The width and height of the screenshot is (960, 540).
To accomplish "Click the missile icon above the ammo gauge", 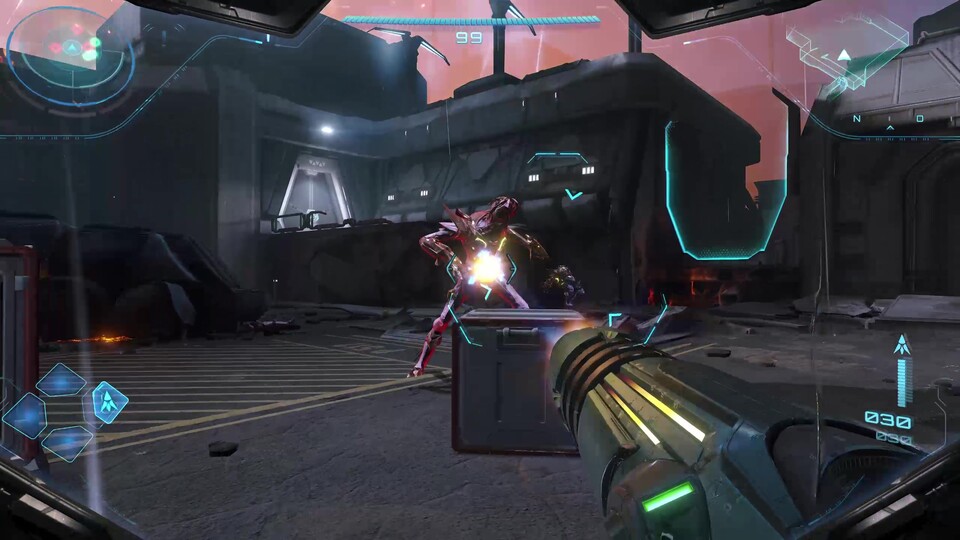I will pos(903,344).
